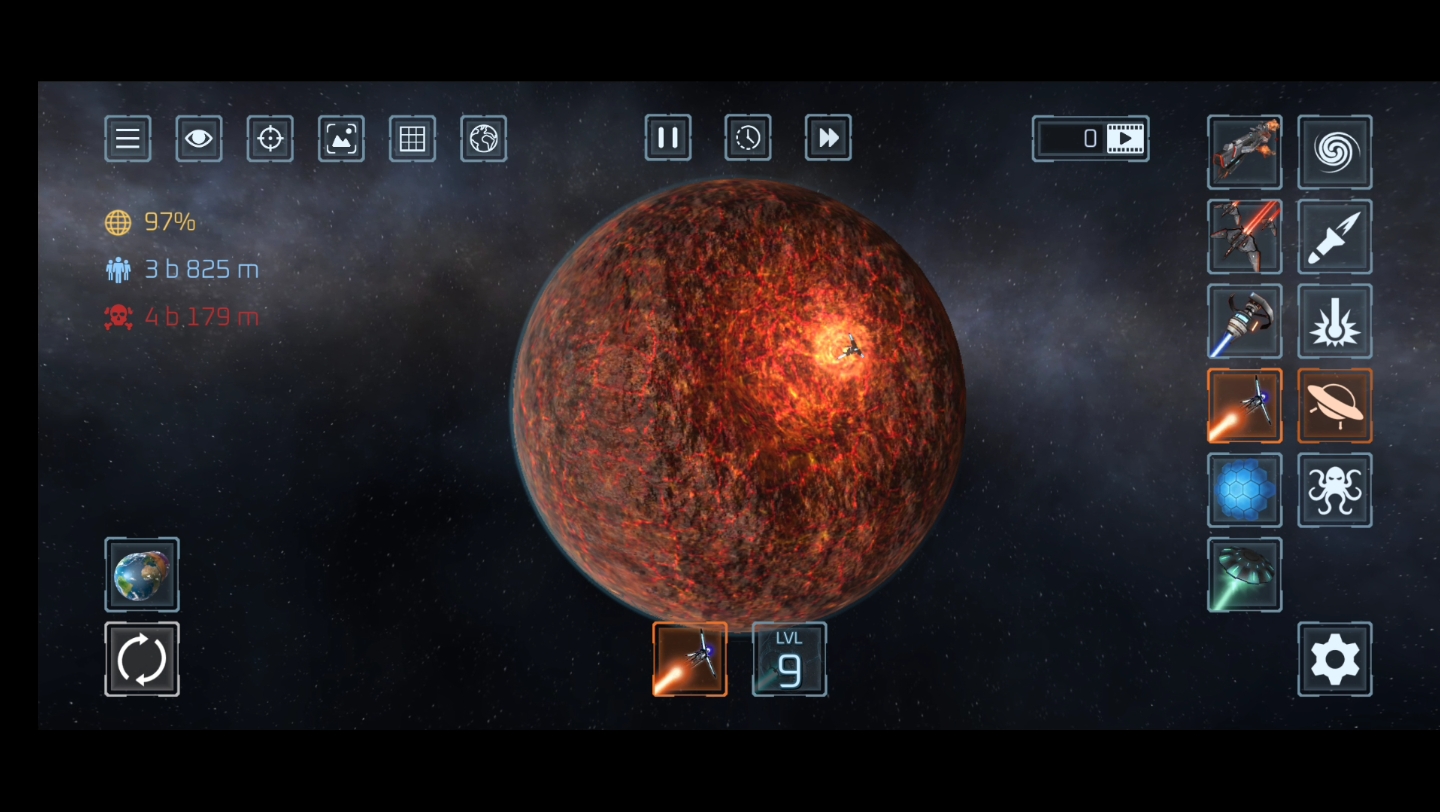Toggle the eye visibility button
The width and height of the screenshot is (1440, 812).
point(199,138)
